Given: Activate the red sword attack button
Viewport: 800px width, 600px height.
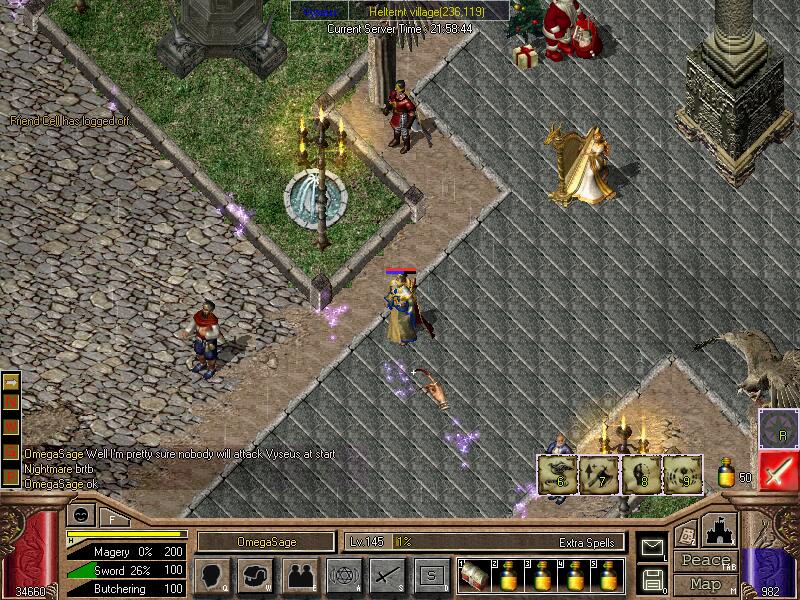Looking at the screenshot, I should tap(778, 470).
